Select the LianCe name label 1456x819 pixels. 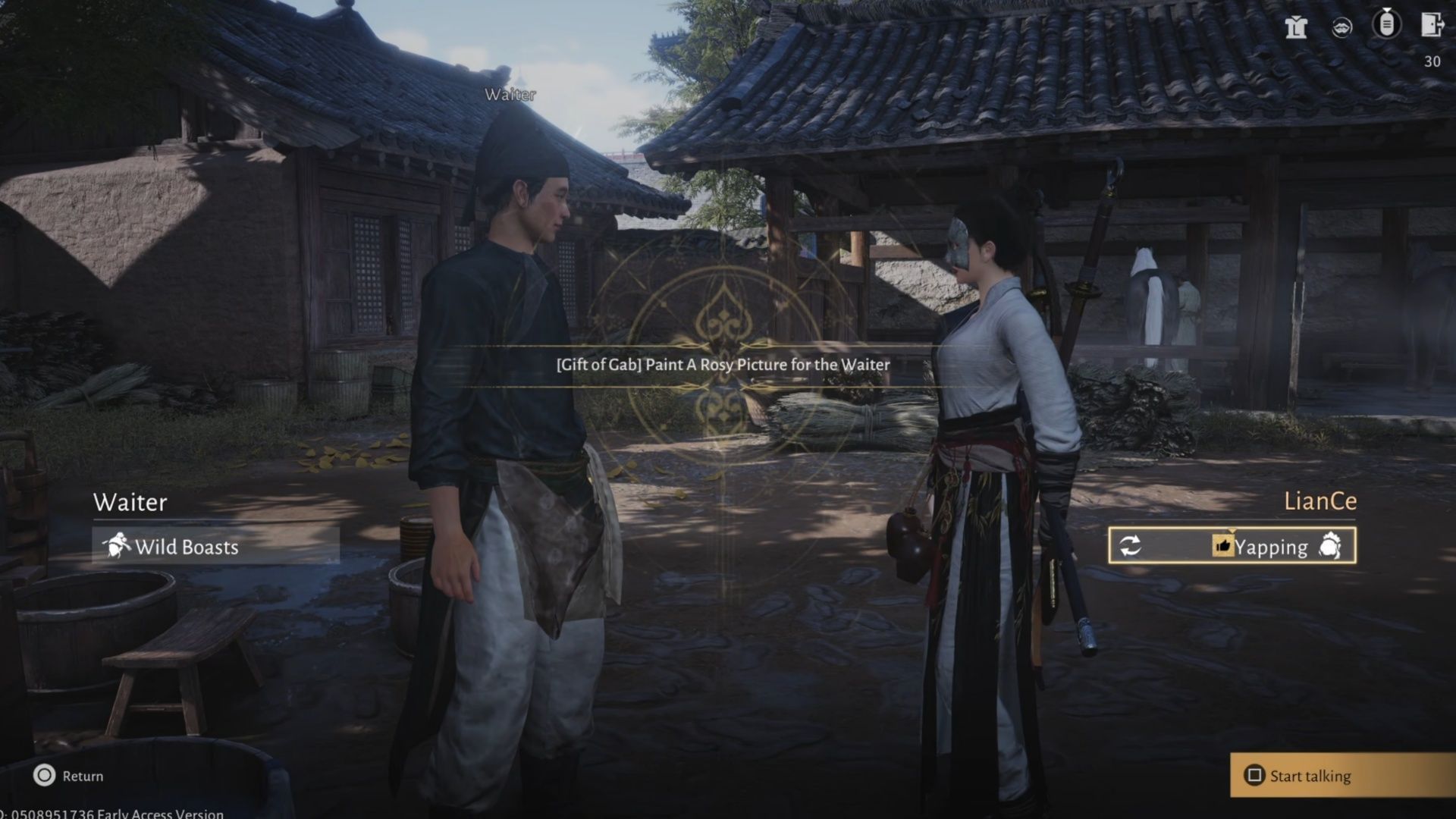(x=1320, y=501)
